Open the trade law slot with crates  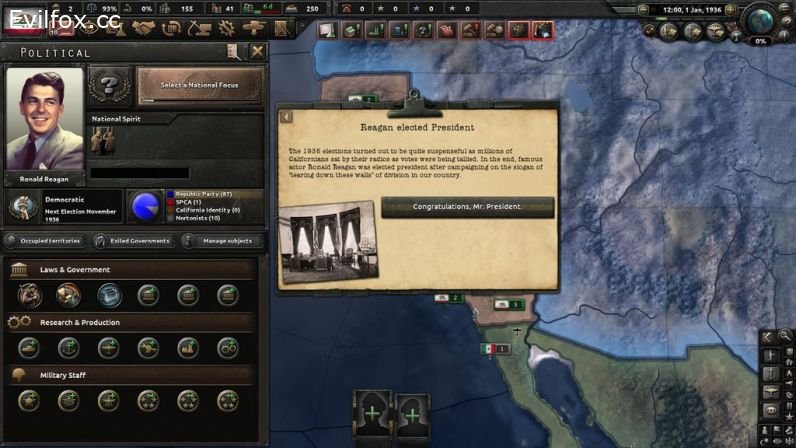coord(68,295)
